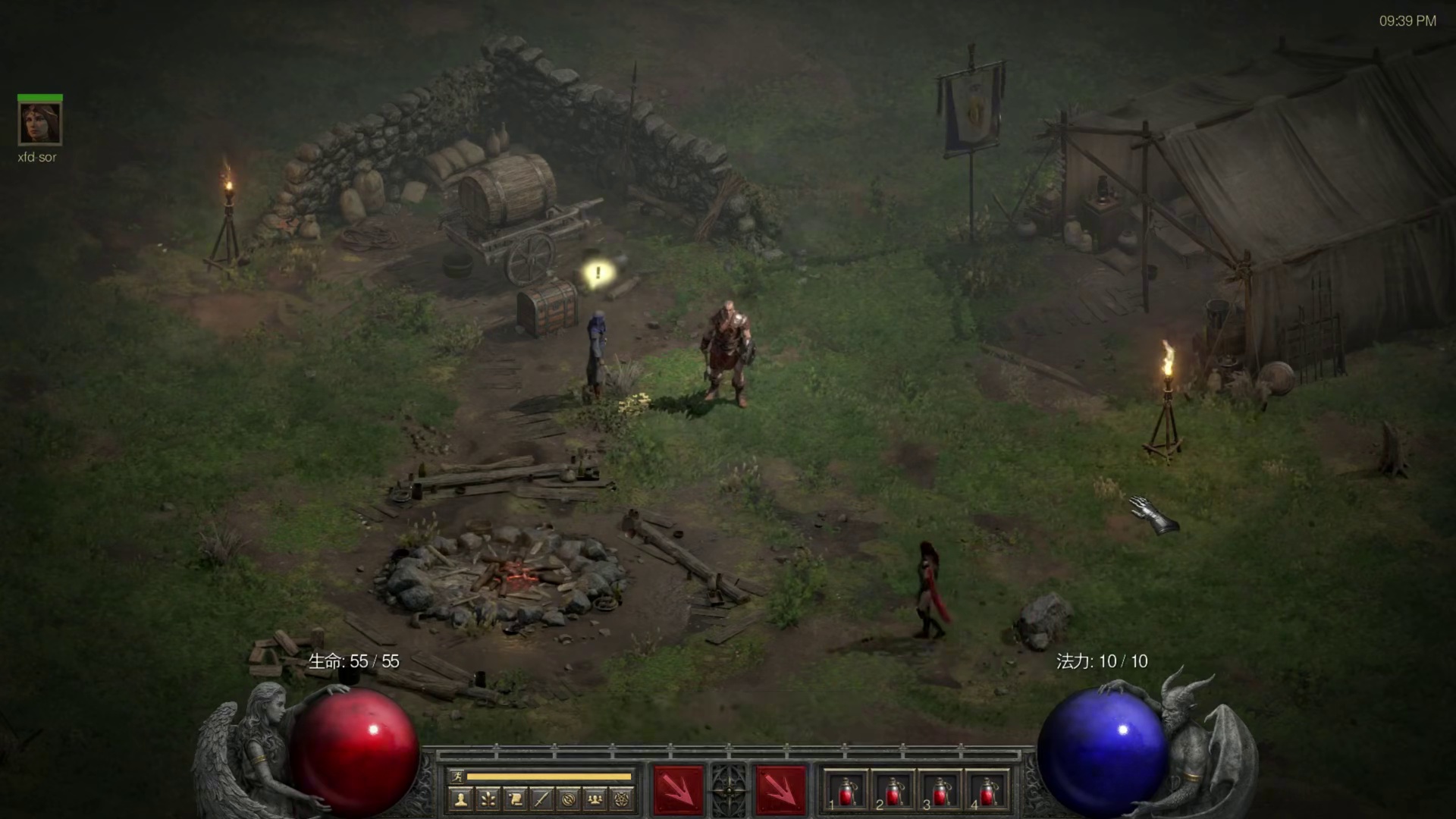Open the quest log scroll icon
Image resolution: width=1456 pixels, height=819 pixels.
click(x=515, y=799)
